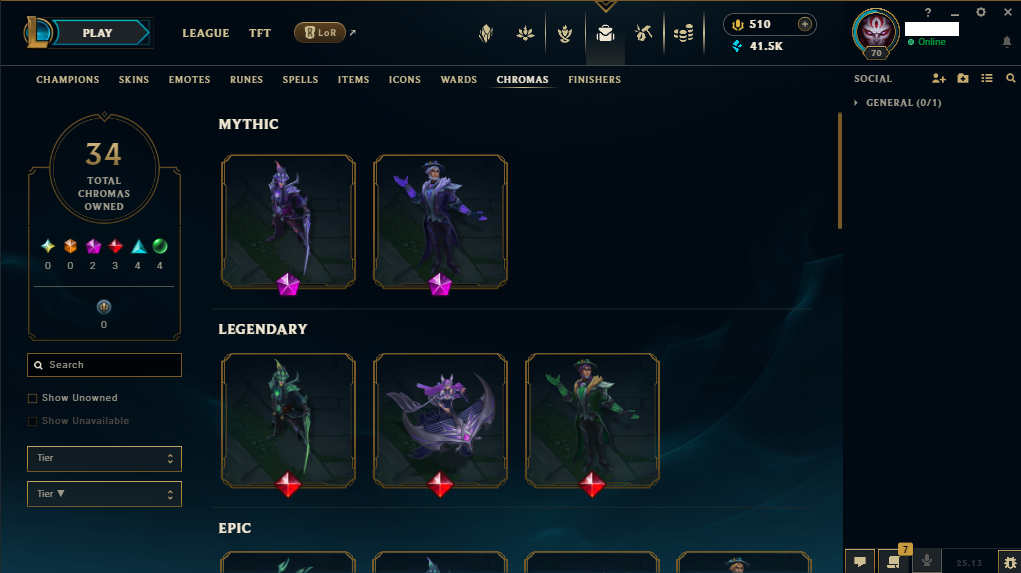Show the Wards tab

click(459, 80)
